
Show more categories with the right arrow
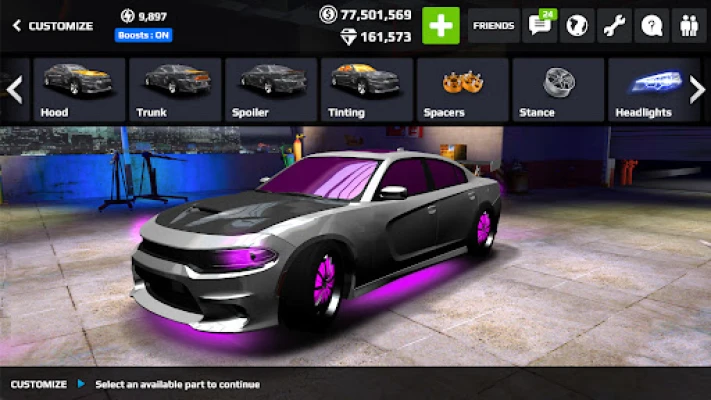pyautogui.click(x=697, y=89)
